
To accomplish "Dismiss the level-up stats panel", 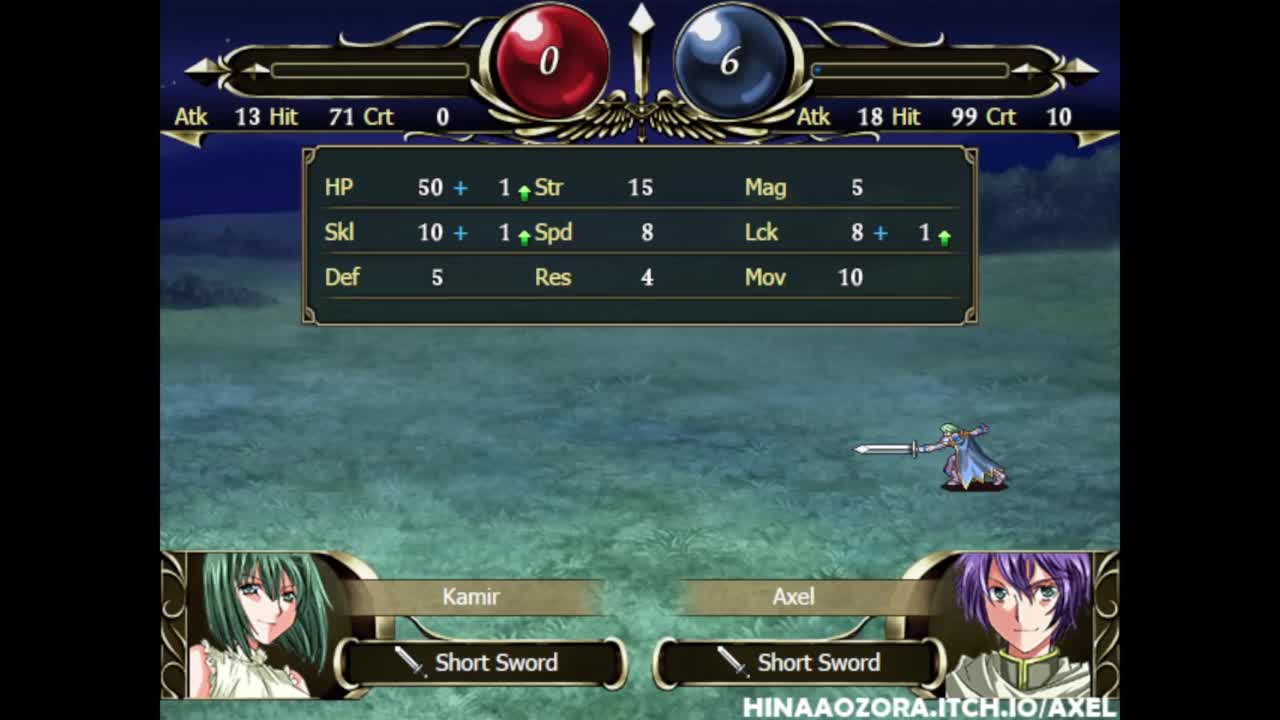I will [639, 236].
